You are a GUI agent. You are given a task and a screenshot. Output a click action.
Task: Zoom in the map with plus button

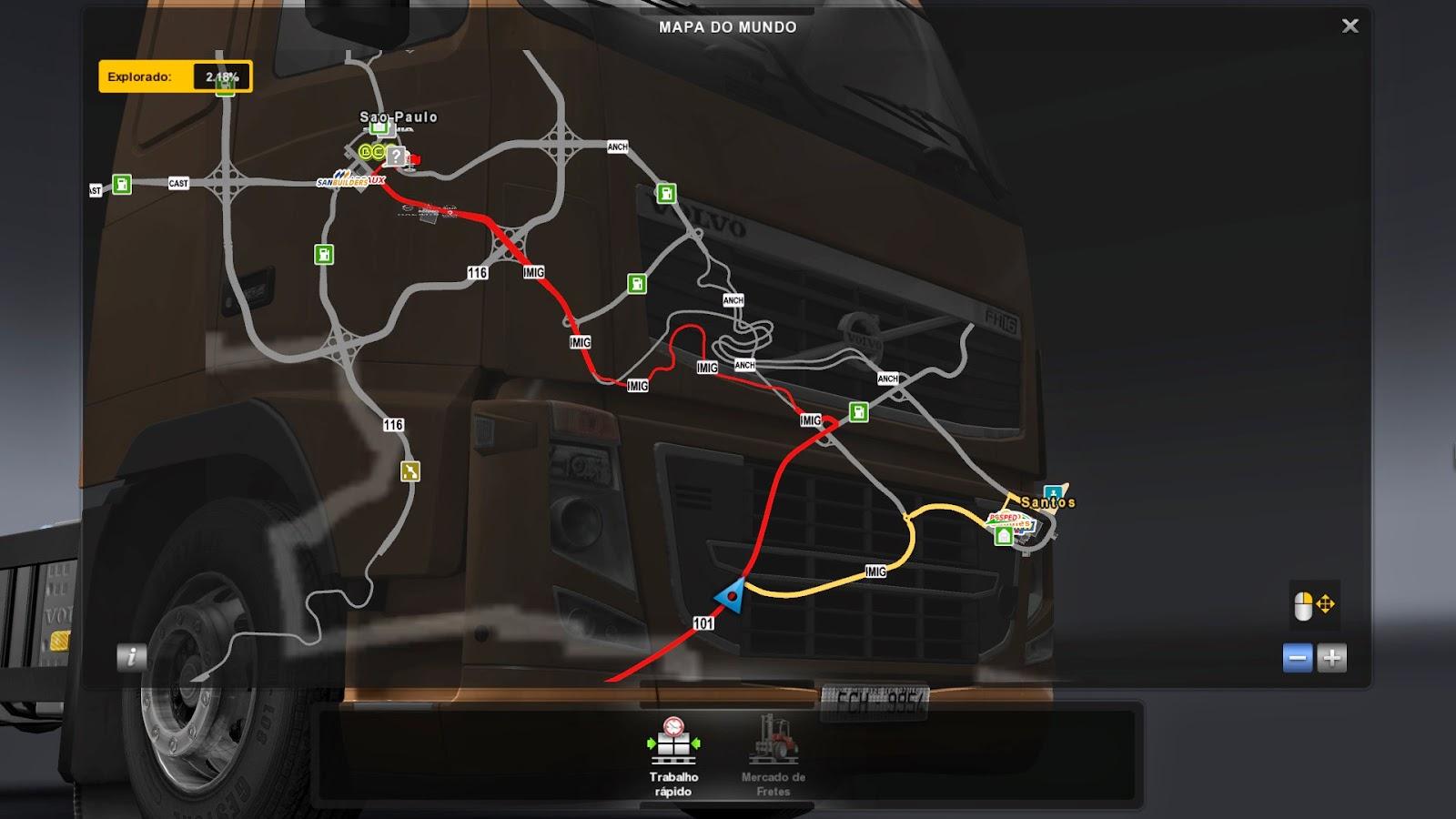point(1331,658)
